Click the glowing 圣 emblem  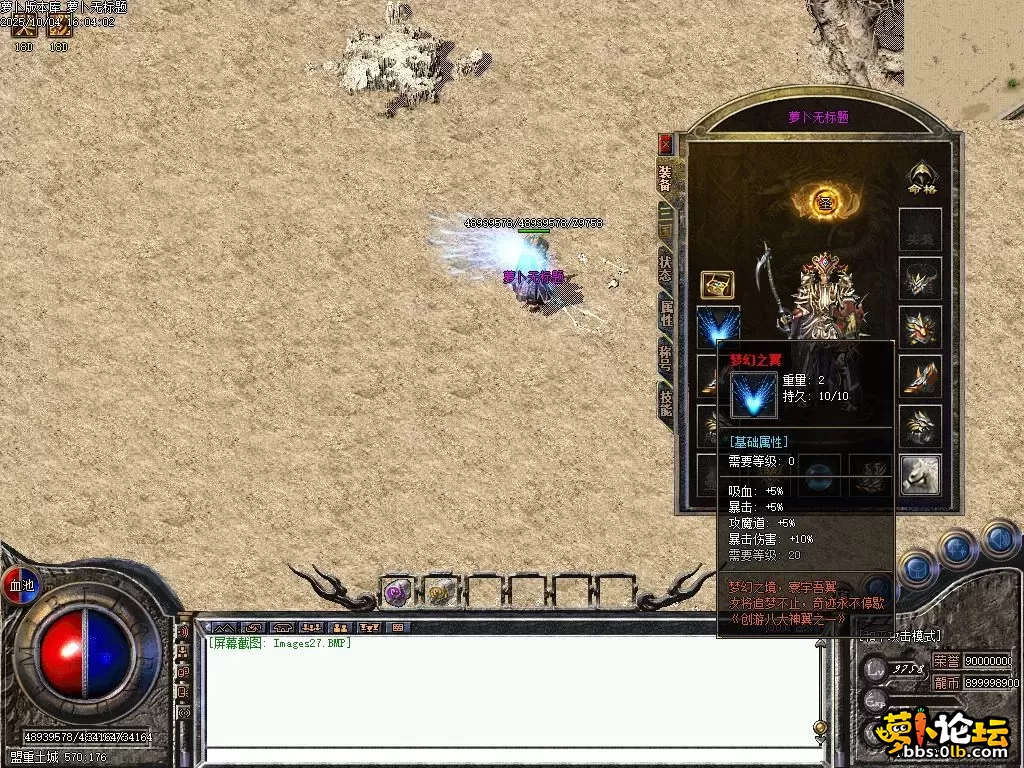[x=826, y=201]
